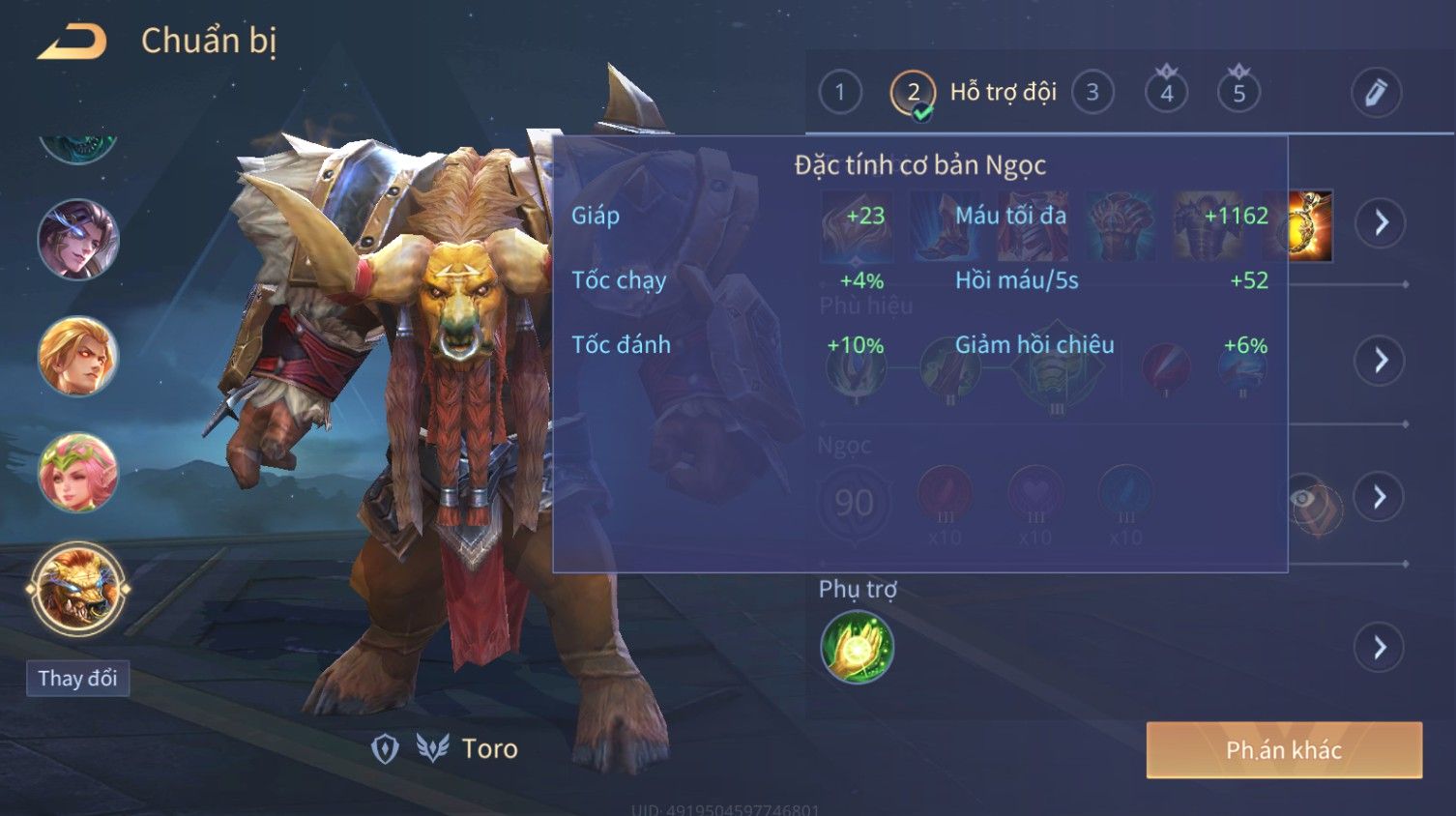Open the Phù hiệu badge details arrow
The width and height of the screenshot is (1456, 816).
click(x=1381, y=361)
